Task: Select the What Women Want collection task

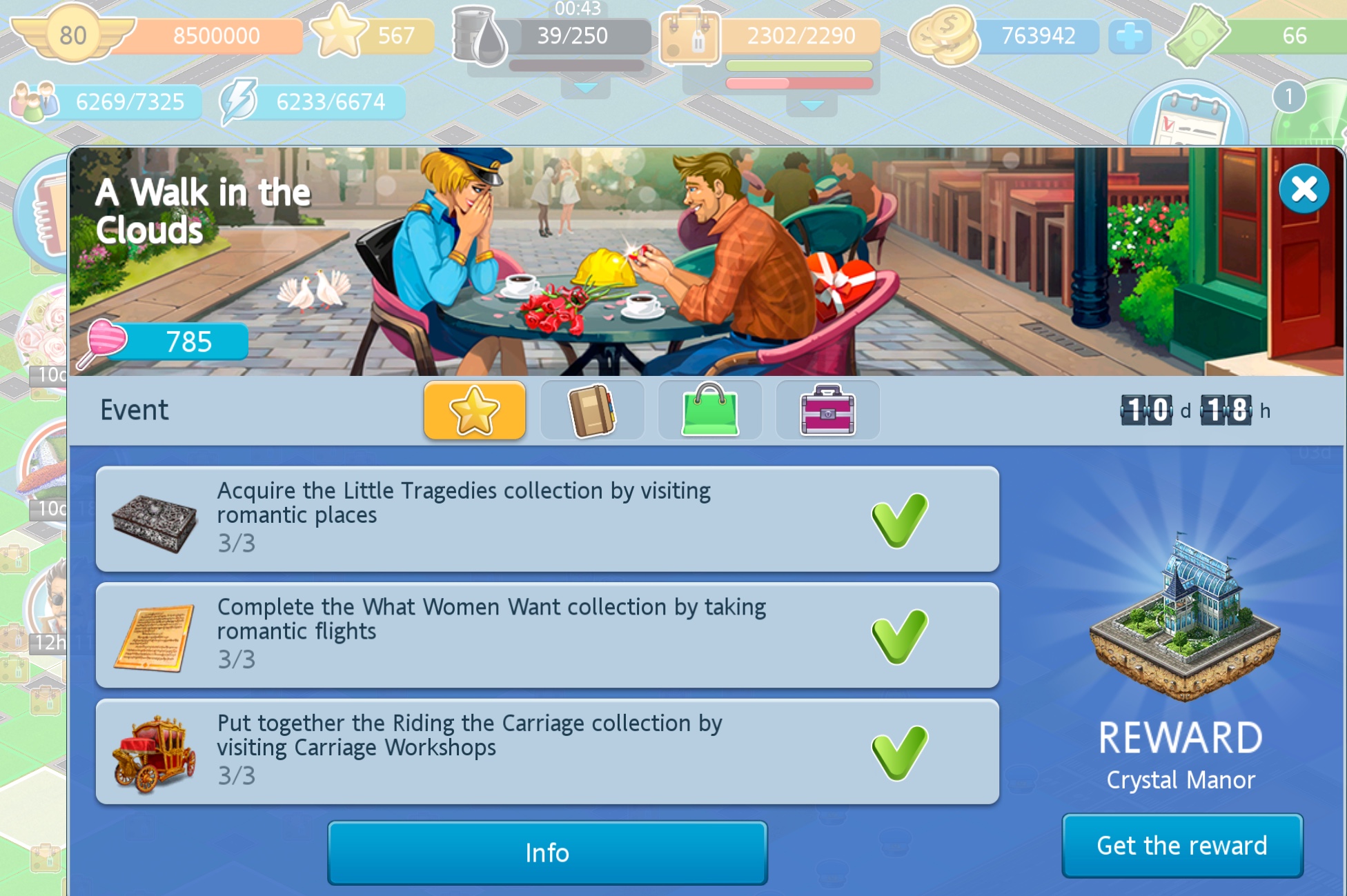Action: (547, 635)
